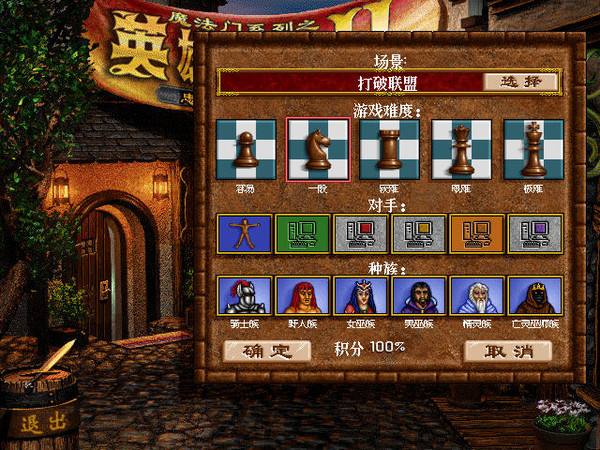
Task: Cancel with the 取消 button
Action: point(508,350)
